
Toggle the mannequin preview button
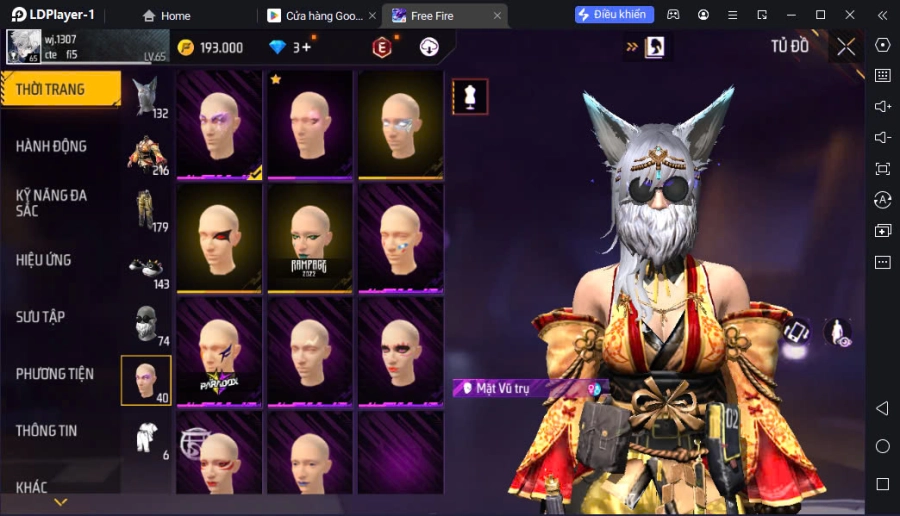coord(470,96)
